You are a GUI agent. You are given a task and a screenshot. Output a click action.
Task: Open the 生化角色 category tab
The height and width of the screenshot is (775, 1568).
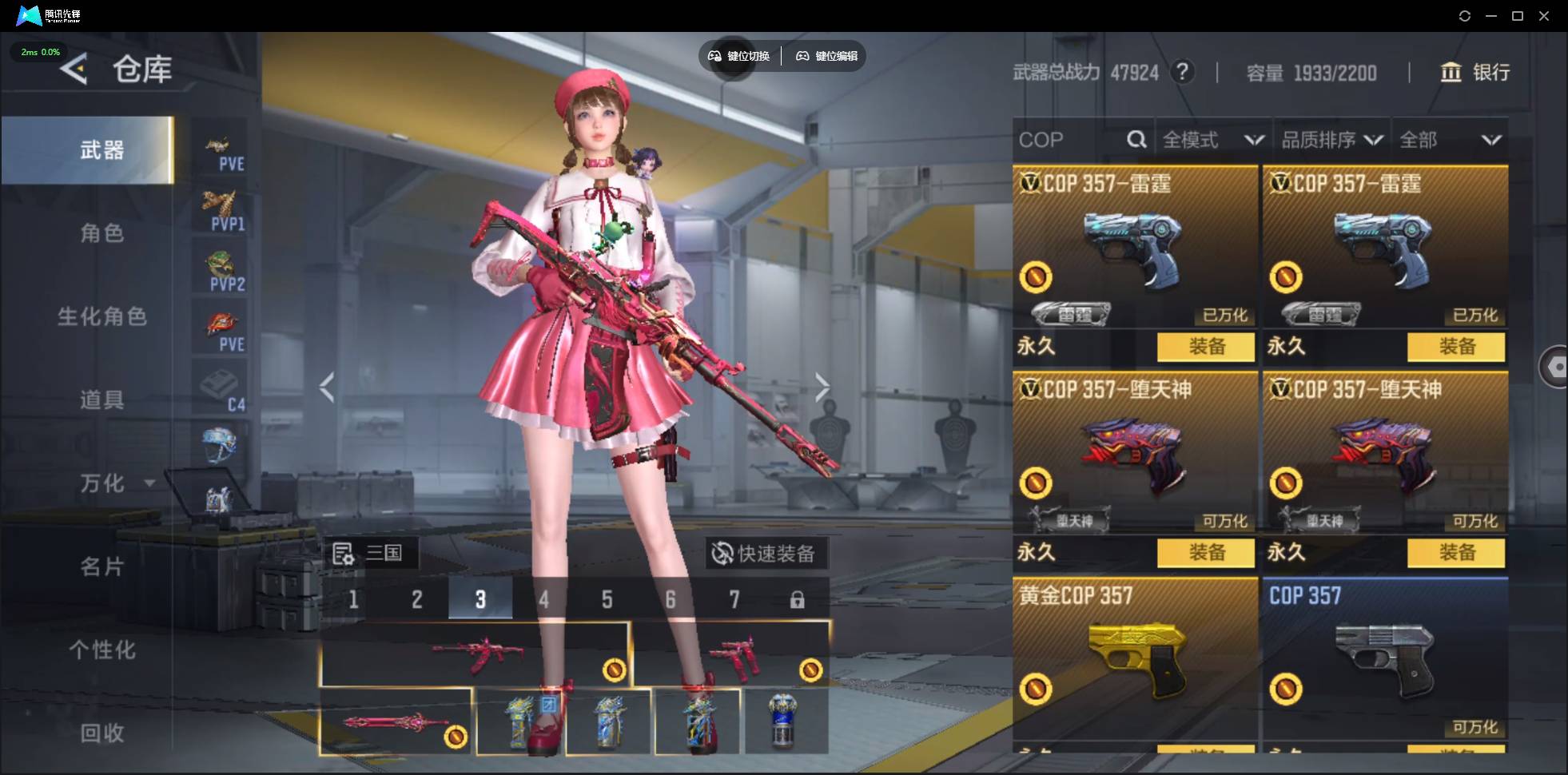101,316
